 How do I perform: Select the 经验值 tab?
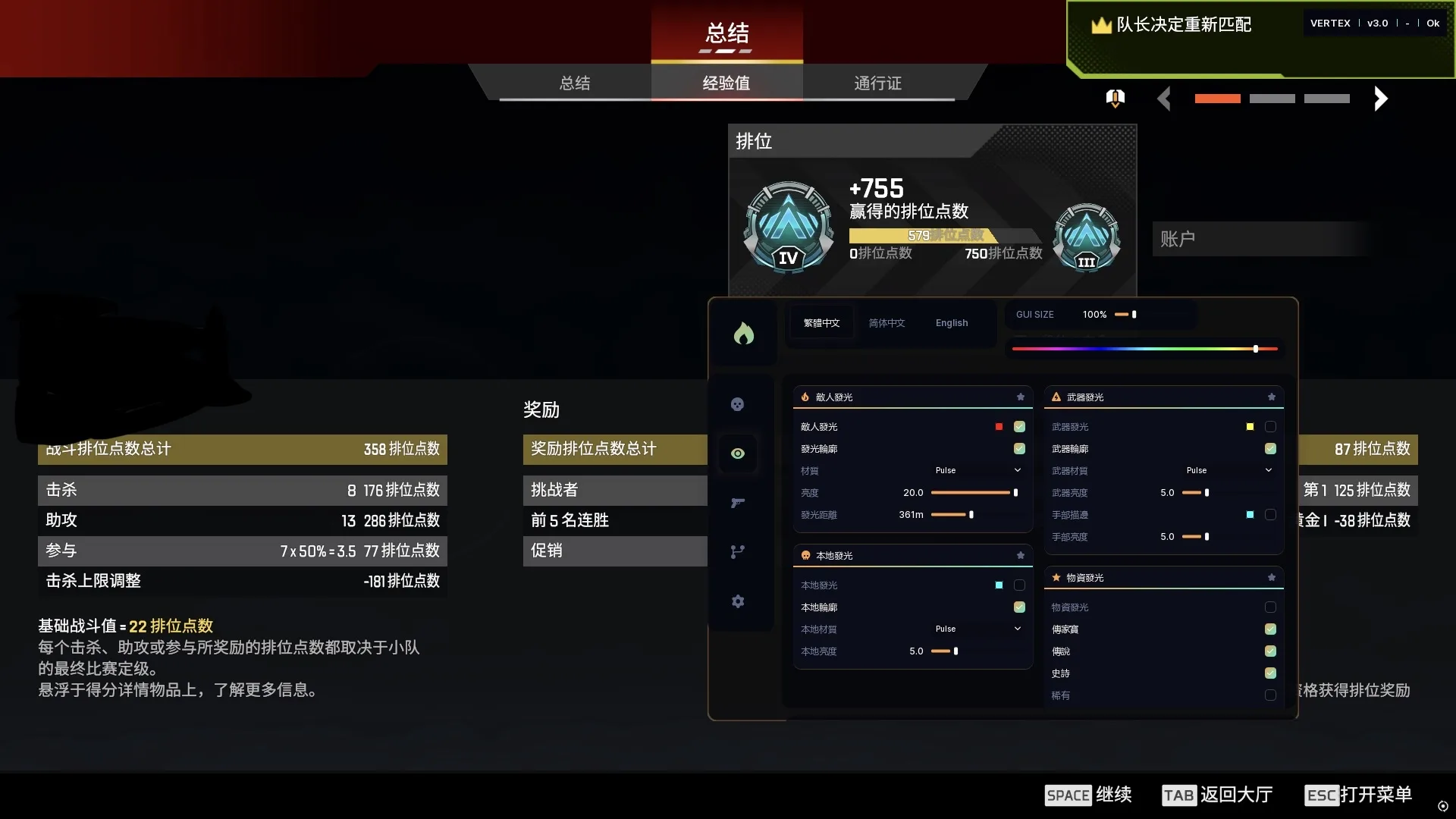click(x=726, y=83)
